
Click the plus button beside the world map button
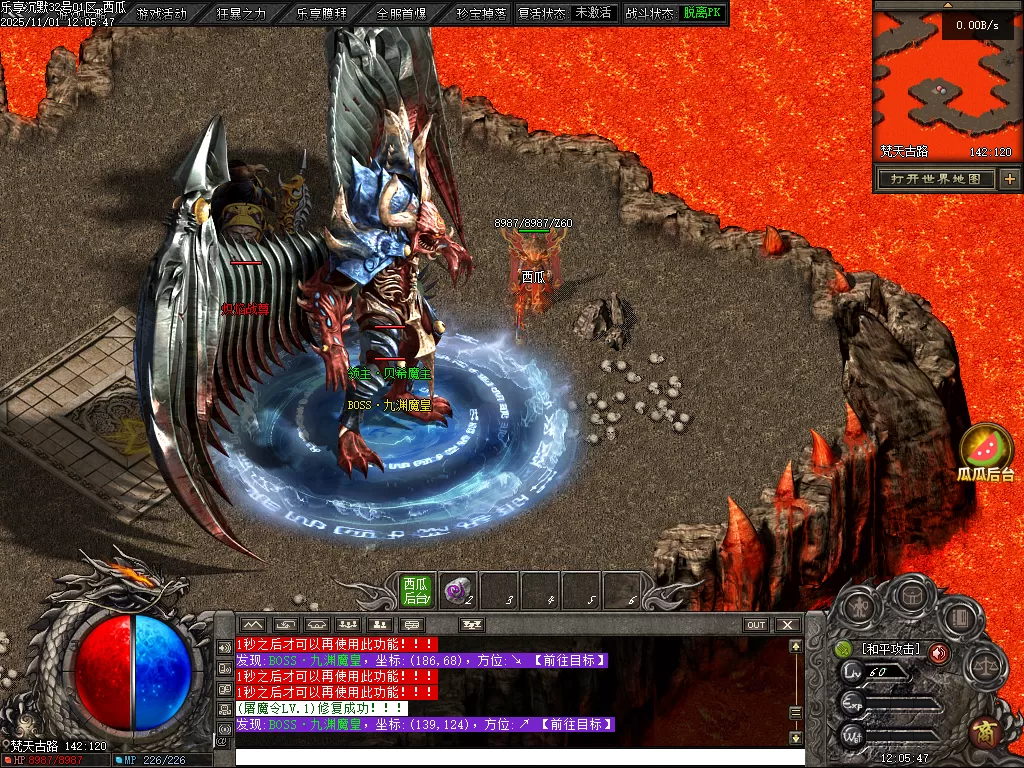[1010, 179]
